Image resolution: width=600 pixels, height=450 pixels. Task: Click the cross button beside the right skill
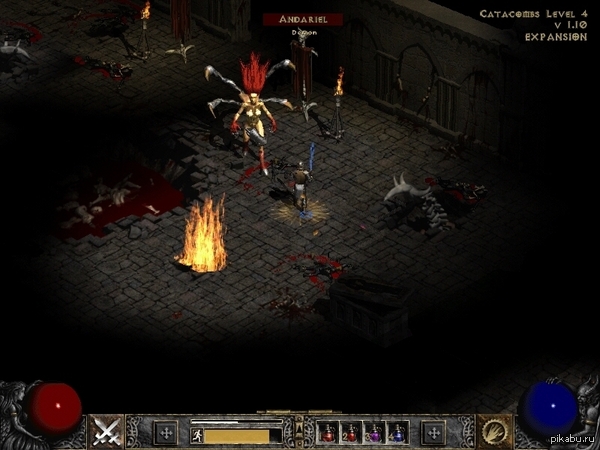coord(433,433)
